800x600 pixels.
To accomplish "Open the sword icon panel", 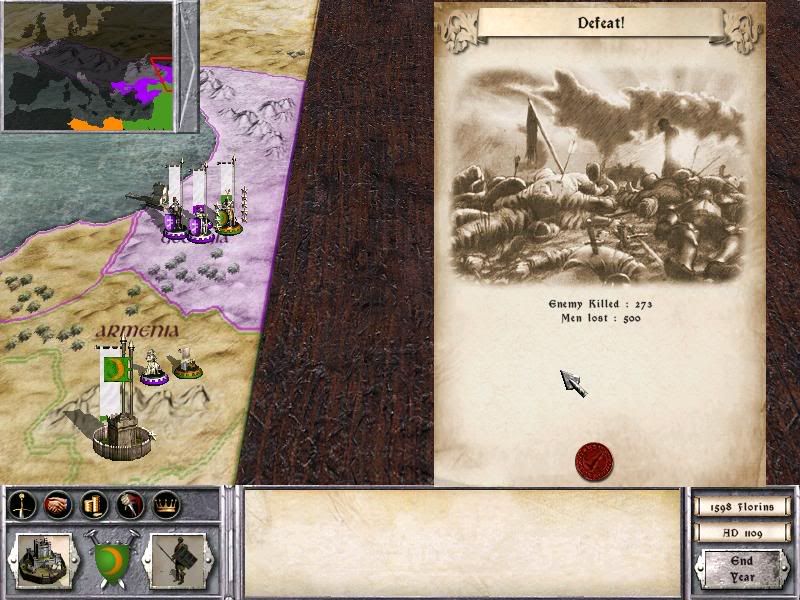I will (x=22, y=506).
